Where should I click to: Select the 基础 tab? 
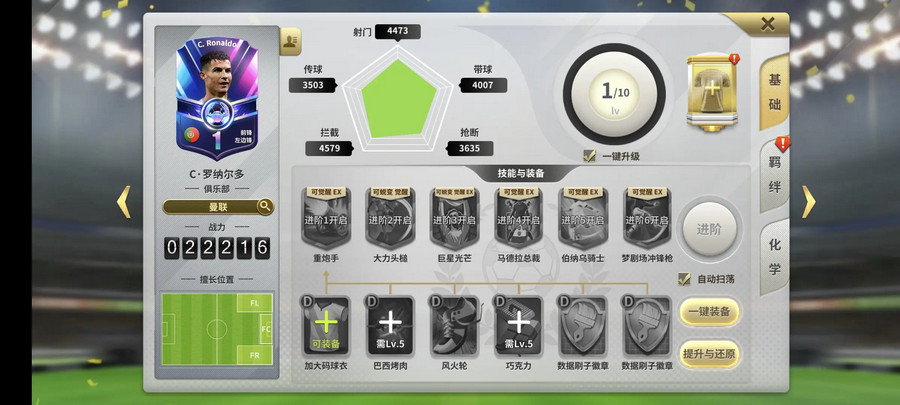point(775,92)
